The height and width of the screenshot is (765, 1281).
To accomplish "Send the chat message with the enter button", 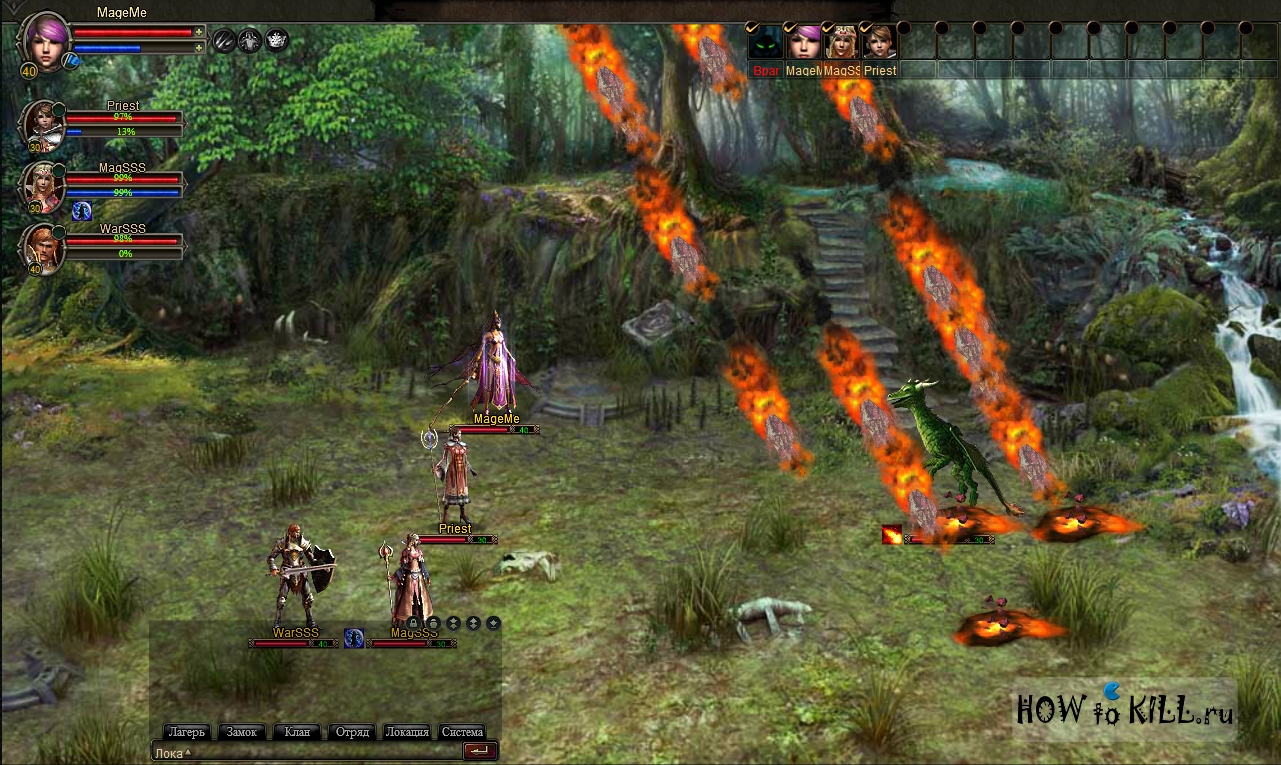I will click(x=480, y=751).
